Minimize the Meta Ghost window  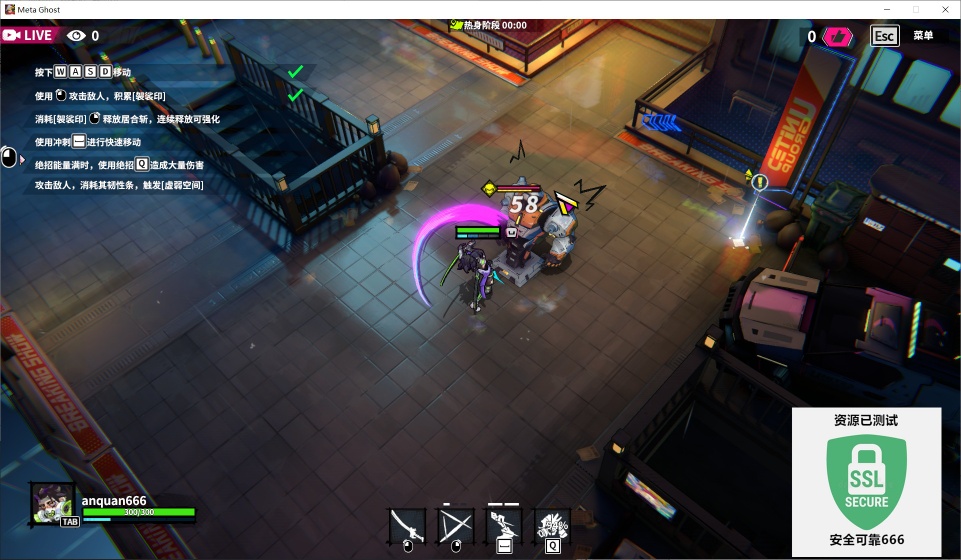coord(885,9)
